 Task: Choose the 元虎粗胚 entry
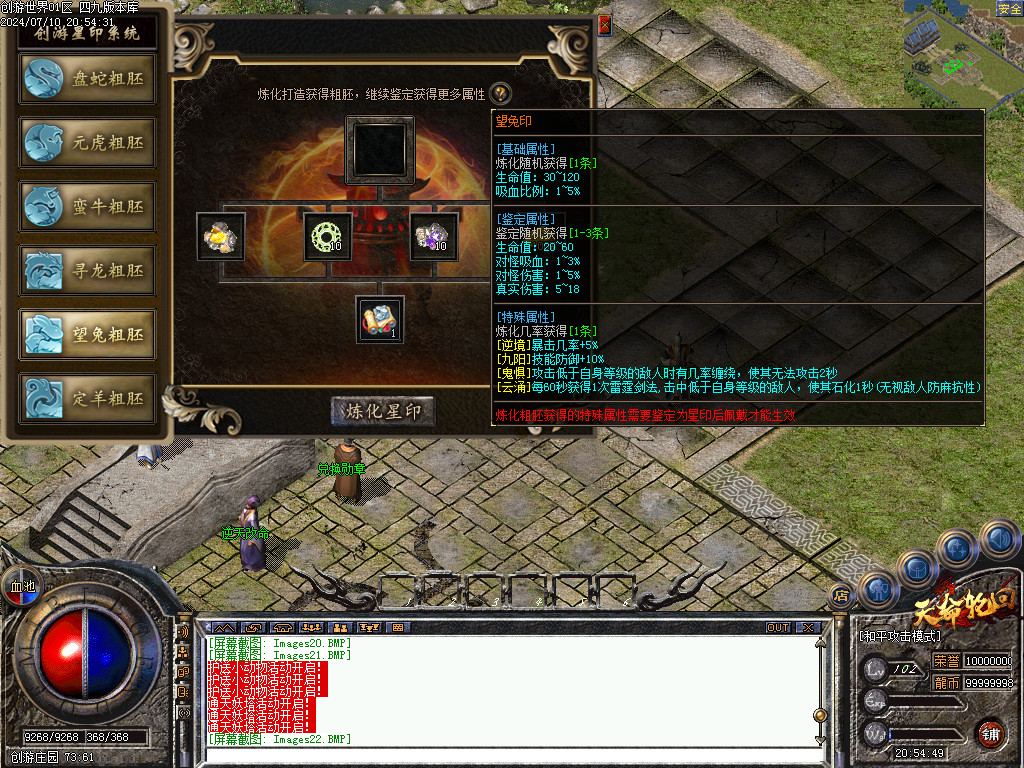pyautogui.click(x=87, y=143)
